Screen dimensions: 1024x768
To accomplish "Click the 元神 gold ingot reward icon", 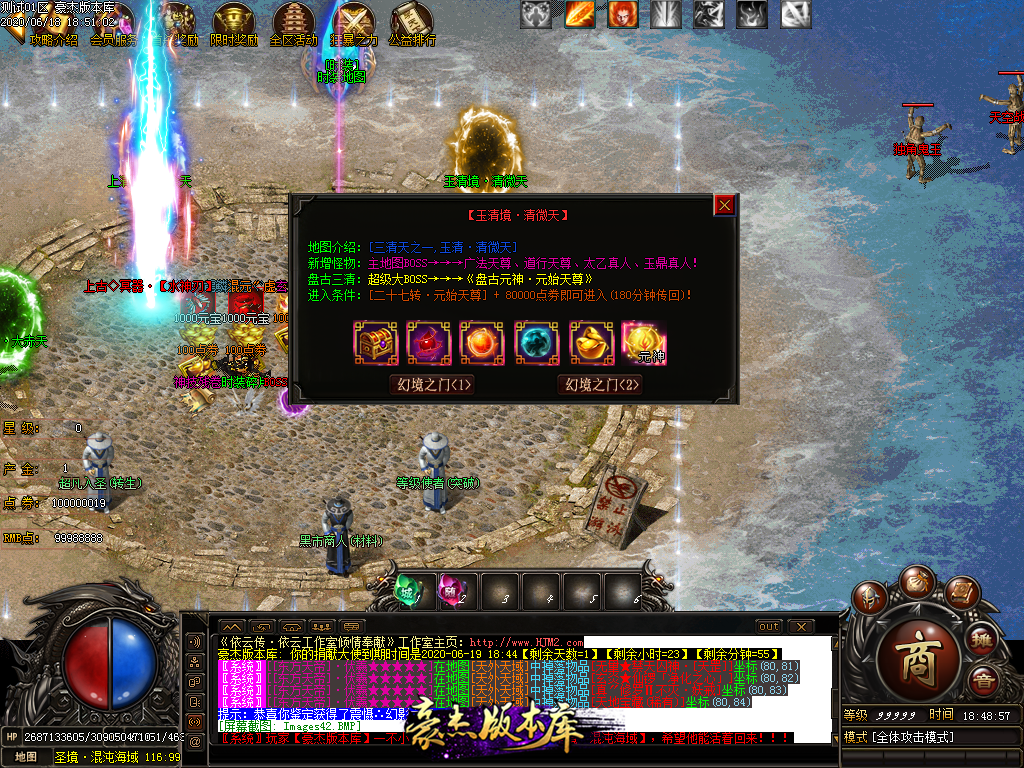I will [645, 342].
